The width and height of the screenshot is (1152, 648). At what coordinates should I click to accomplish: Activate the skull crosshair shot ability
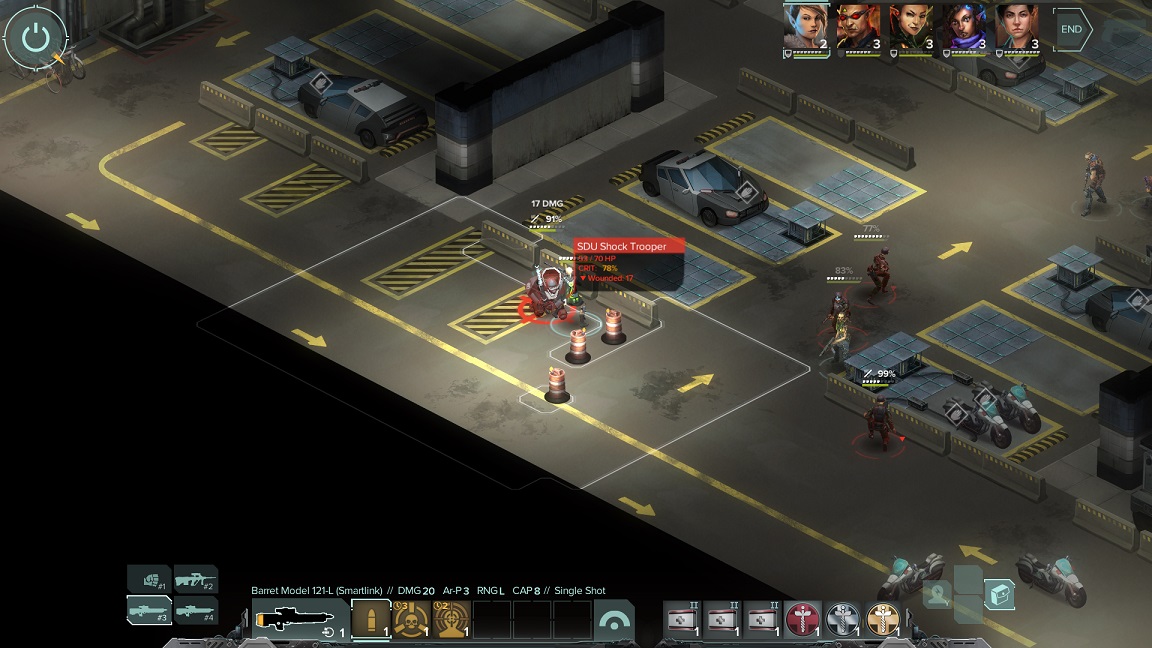(x=411, y=620)
